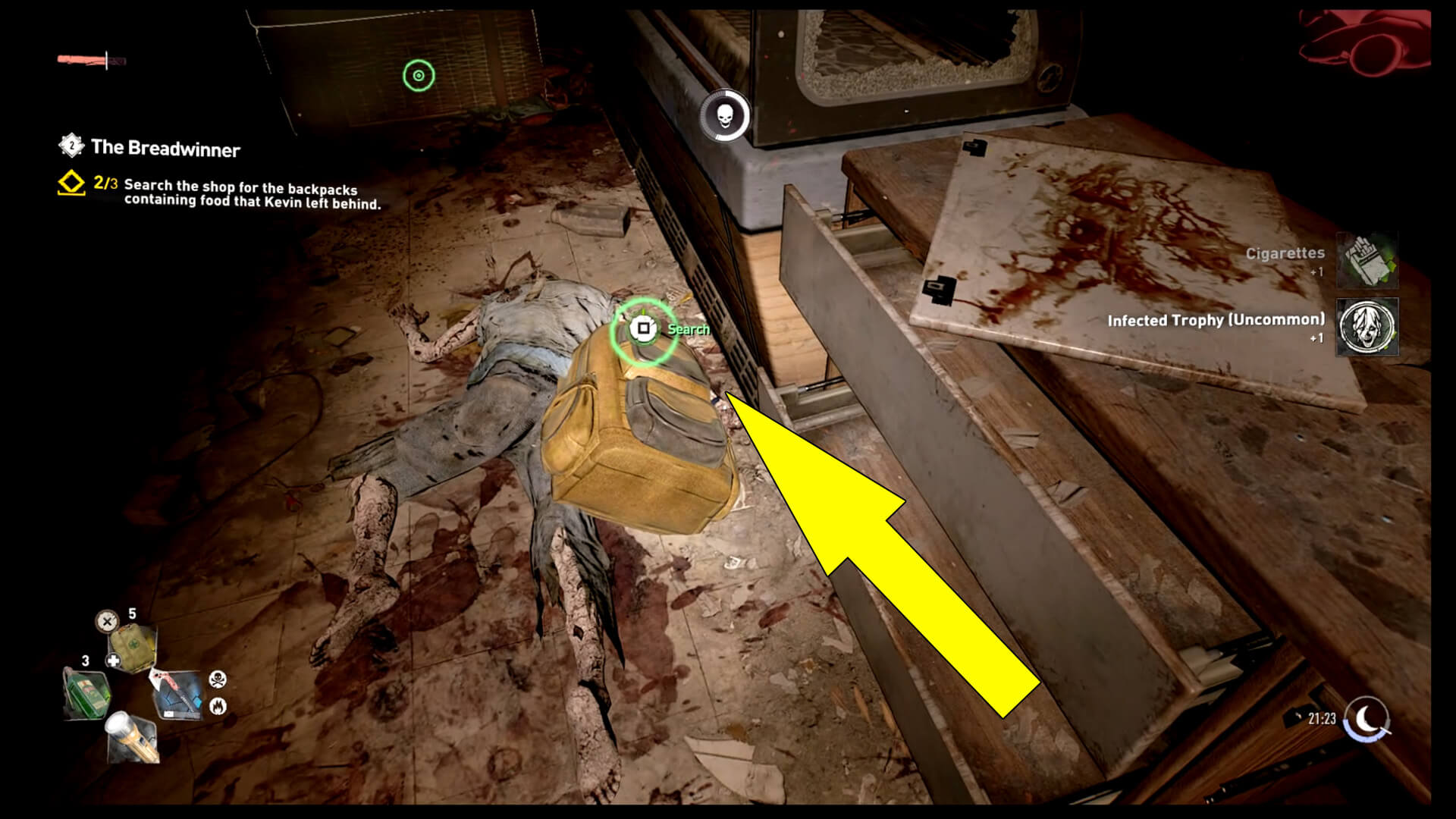
Task: Click the 2/3 objective progress label
Action: (105, 183)
